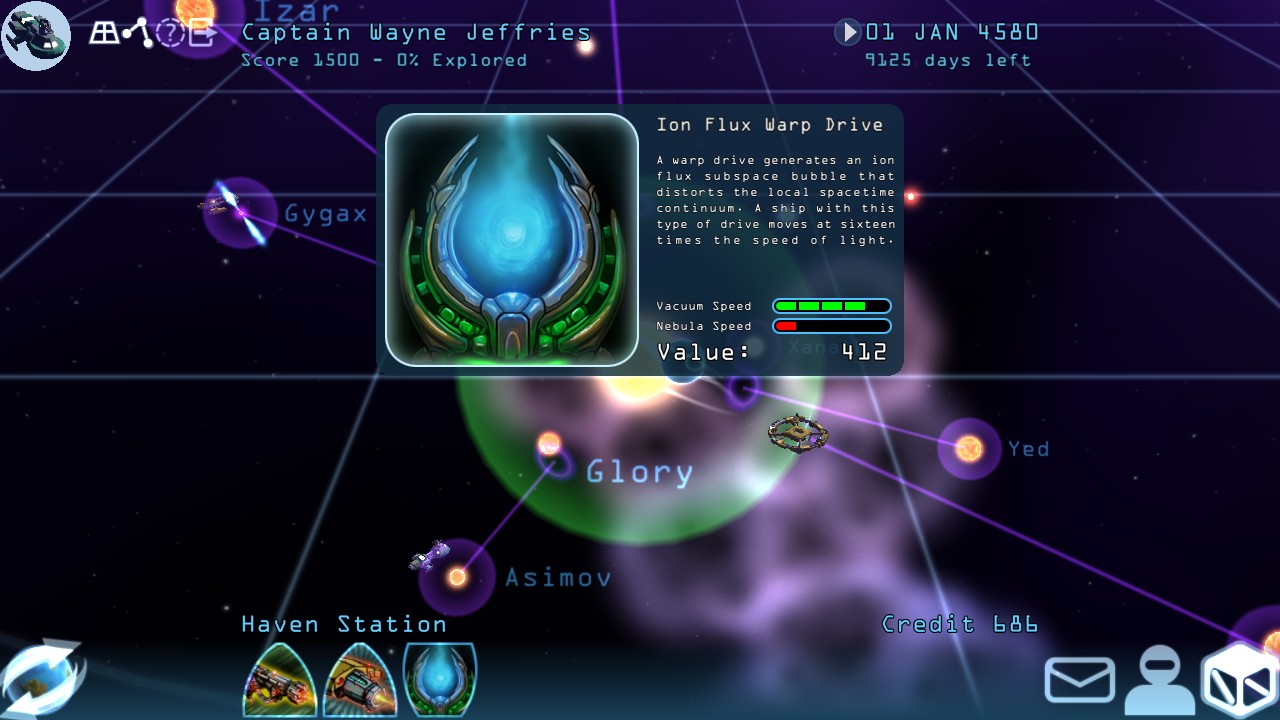Image resolution: width=1280 pixels, height=720 pixels.
Task: Click the Vacuum Speed bar
Action: click(x=832, y=306)
